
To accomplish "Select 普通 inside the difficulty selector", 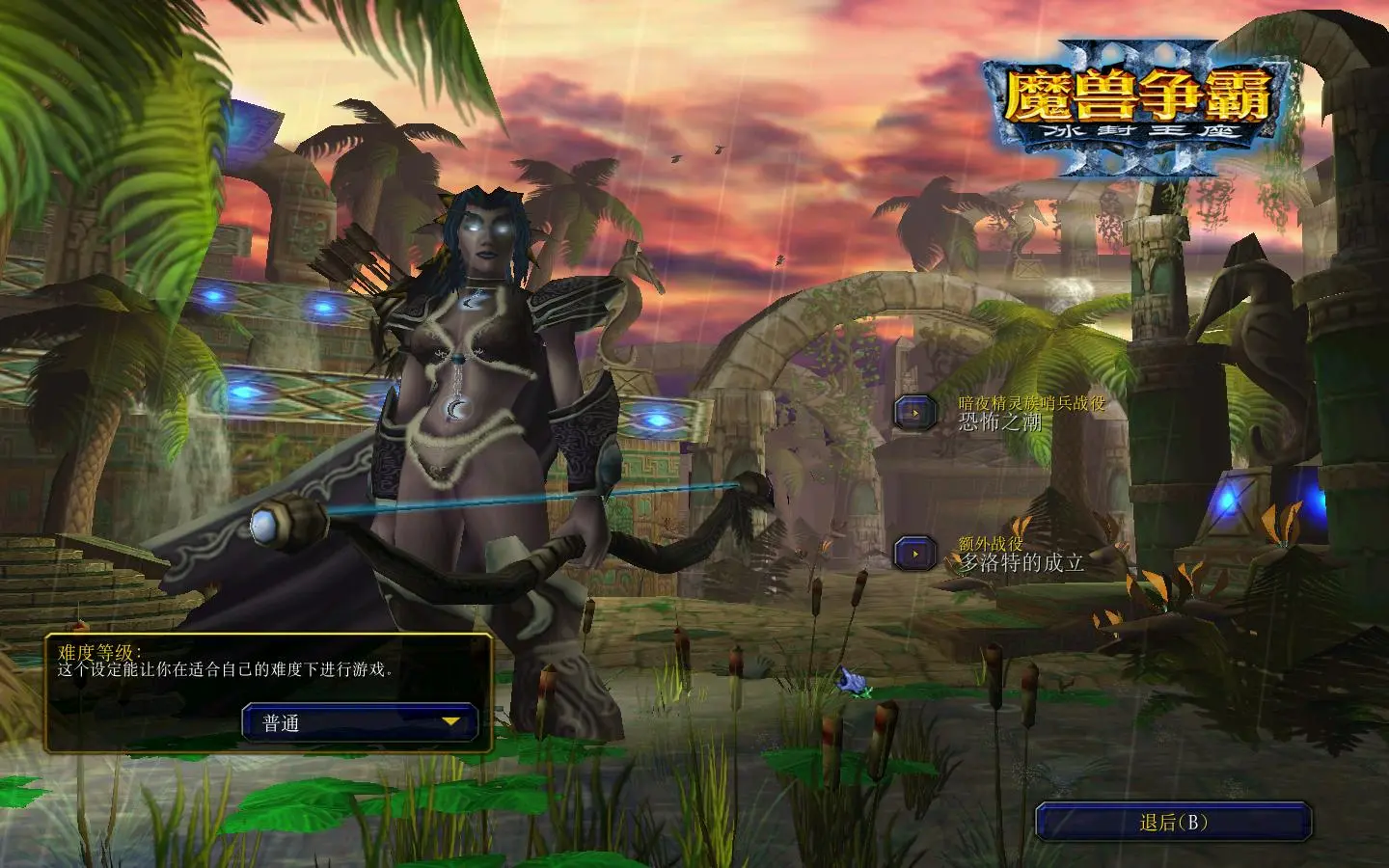I will (x=280, y=721).
